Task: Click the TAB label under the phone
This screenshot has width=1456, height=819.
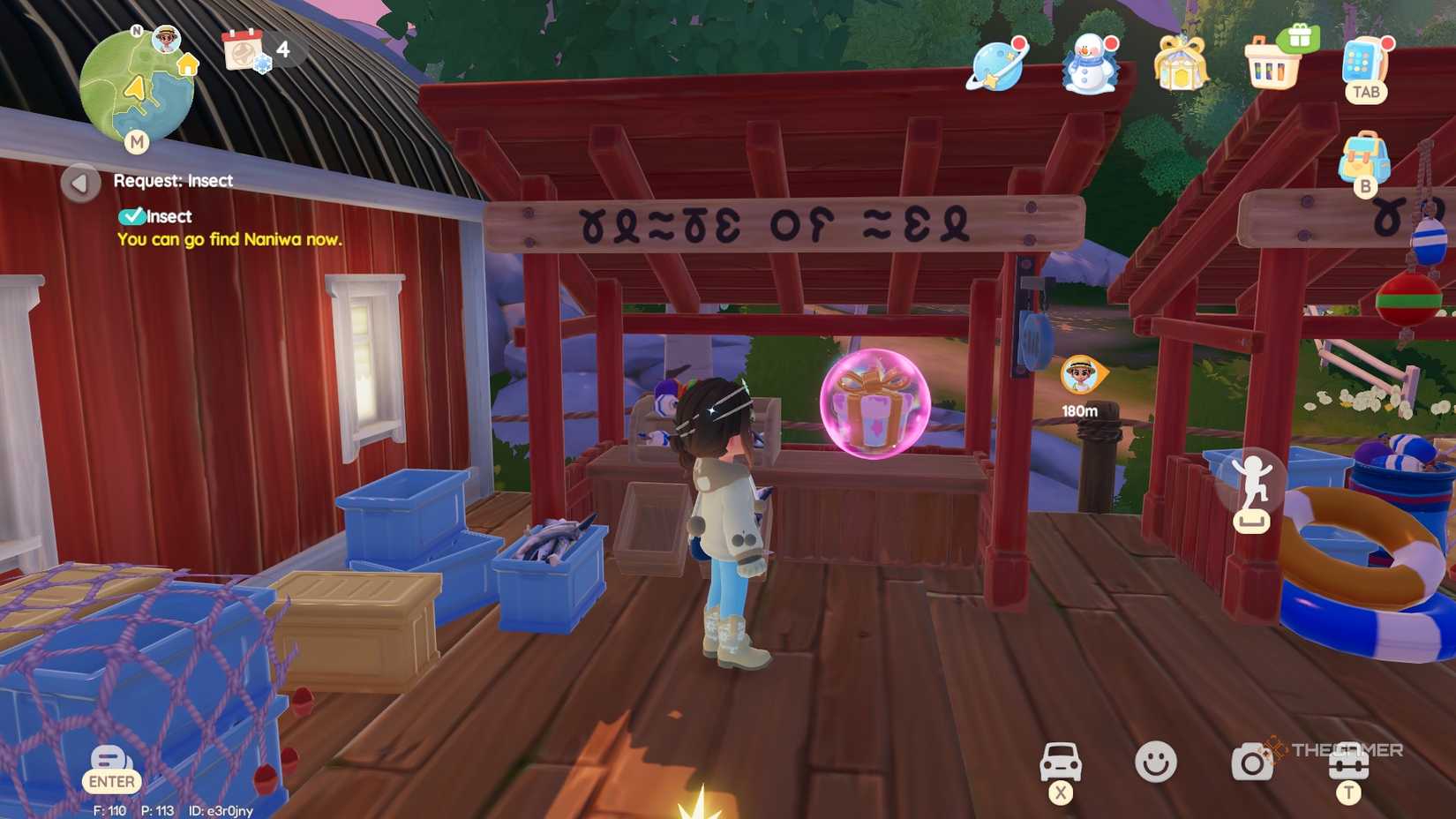Action: [1365, 90]
